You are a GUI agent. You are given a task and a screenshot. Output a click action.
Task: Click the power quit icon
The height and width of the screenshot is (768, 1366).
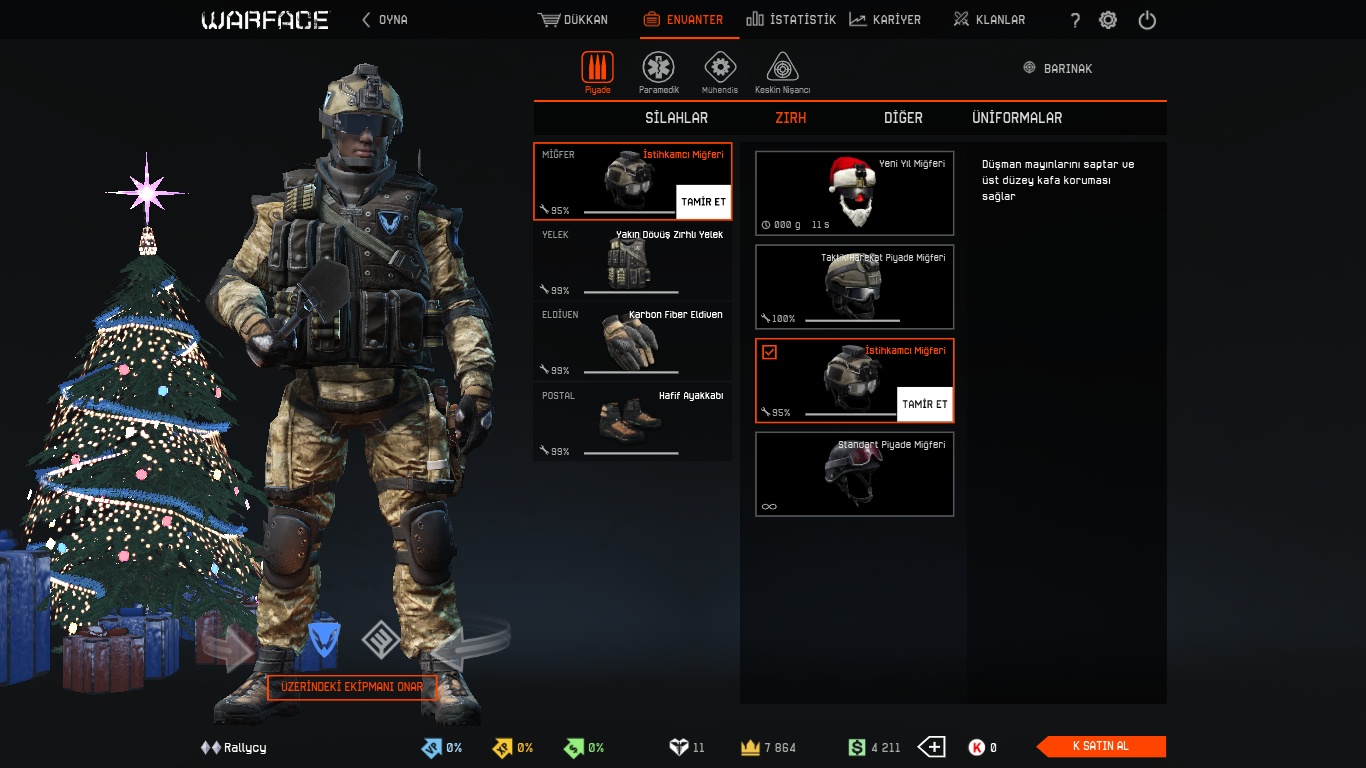pos(1147,20)
